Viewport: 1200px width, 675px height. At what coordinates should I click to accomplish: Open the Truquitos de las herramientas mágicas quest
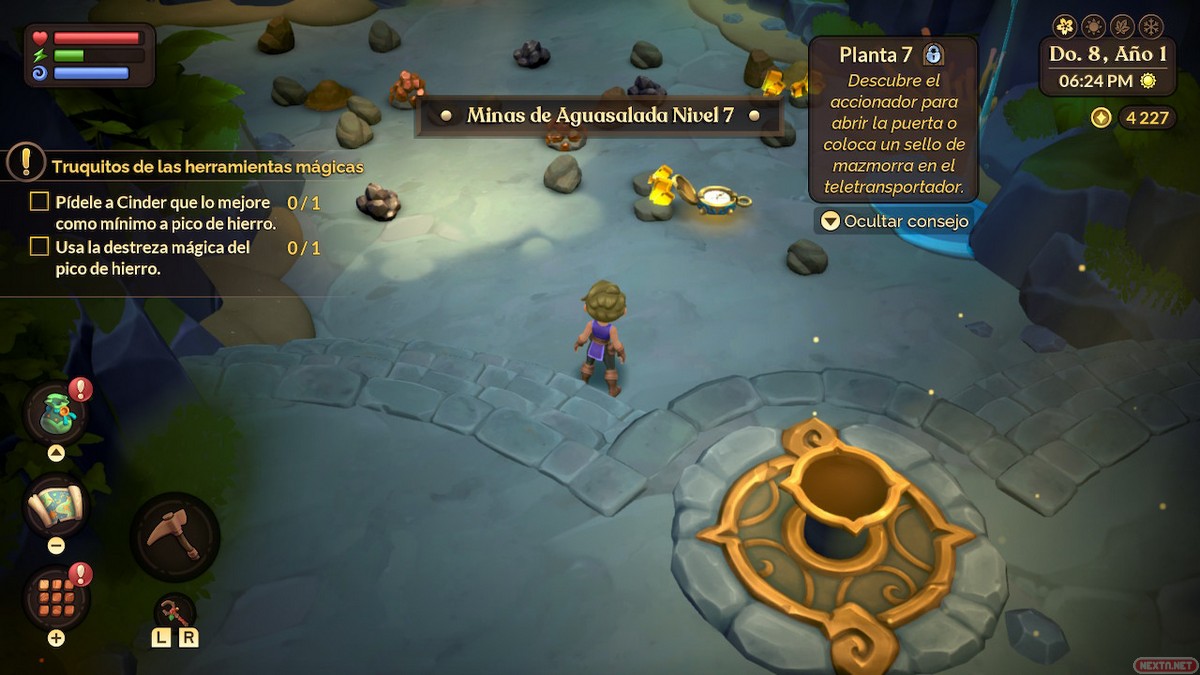(x=207, y=166)
